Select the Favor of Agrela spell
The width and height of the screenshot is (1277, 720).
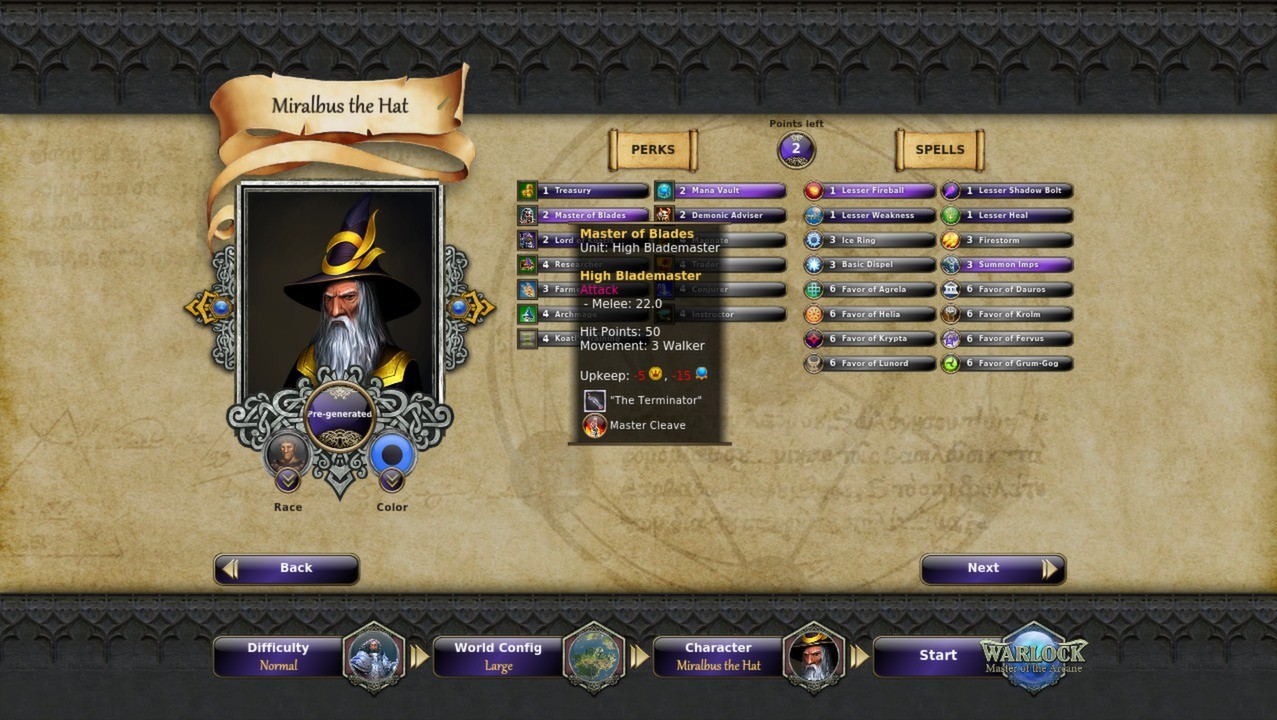(870, 289)
